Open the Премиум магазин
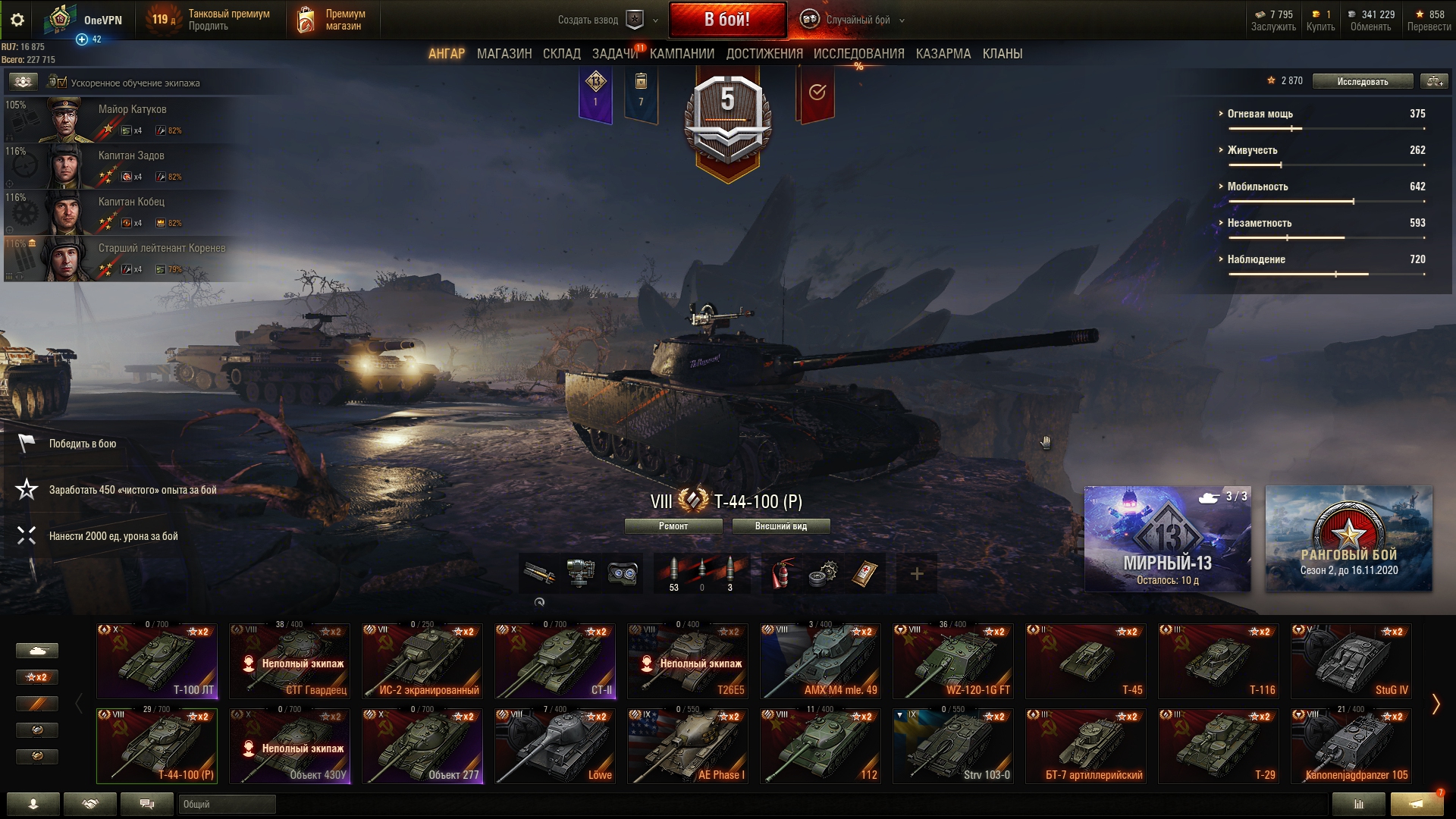The height and width of the screenshot is (819, 1456). (332, 20)
